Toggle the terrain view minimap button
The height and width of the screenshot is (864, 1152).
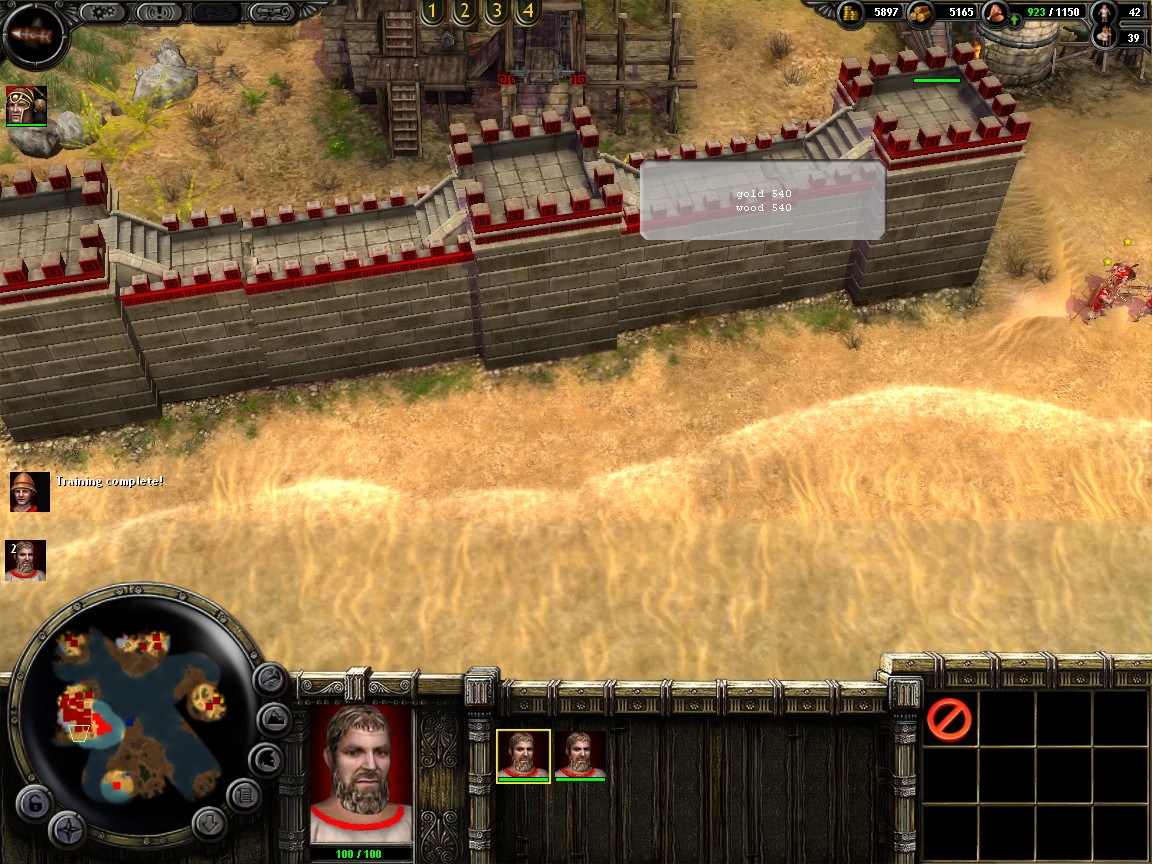coord(273,720)
